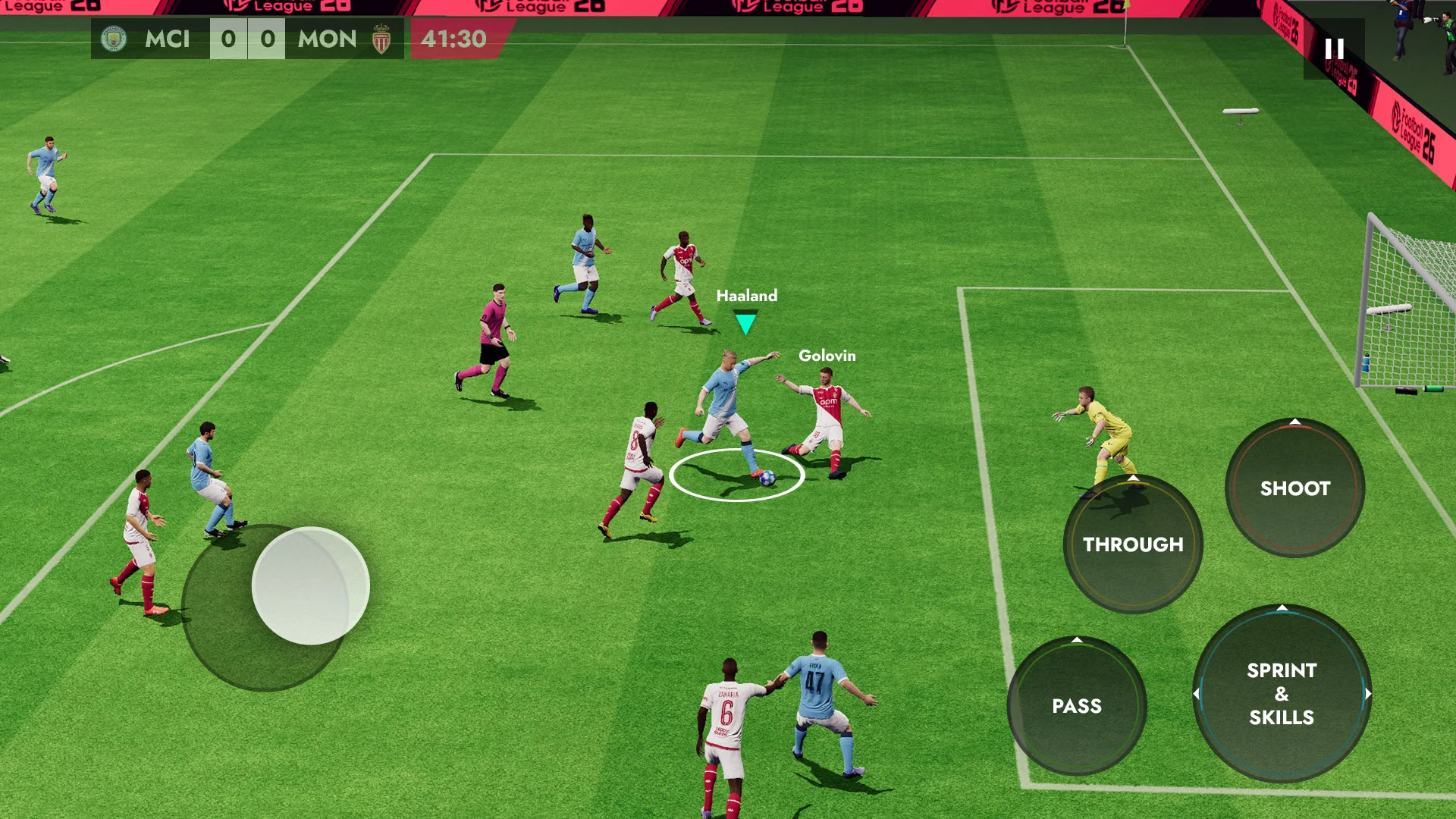Select Golovin's name label
Image resolution: width=1456 pixels, height=819 pixels.
tap(826, 354)
